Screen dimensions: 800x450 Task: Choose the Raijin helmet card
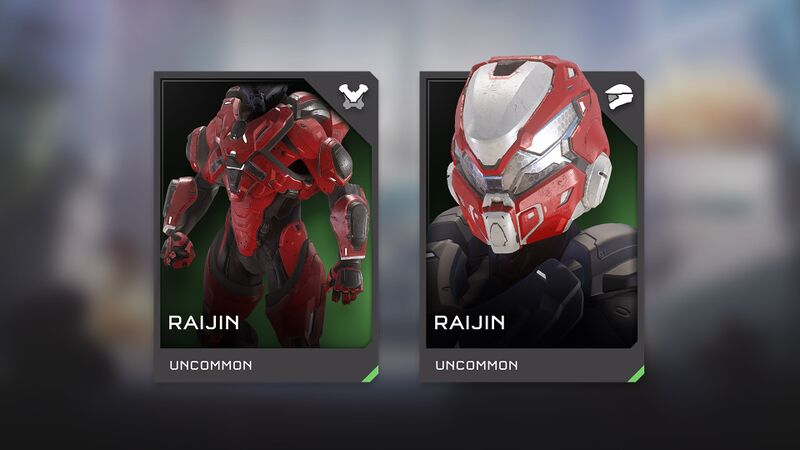pos(532,226)
